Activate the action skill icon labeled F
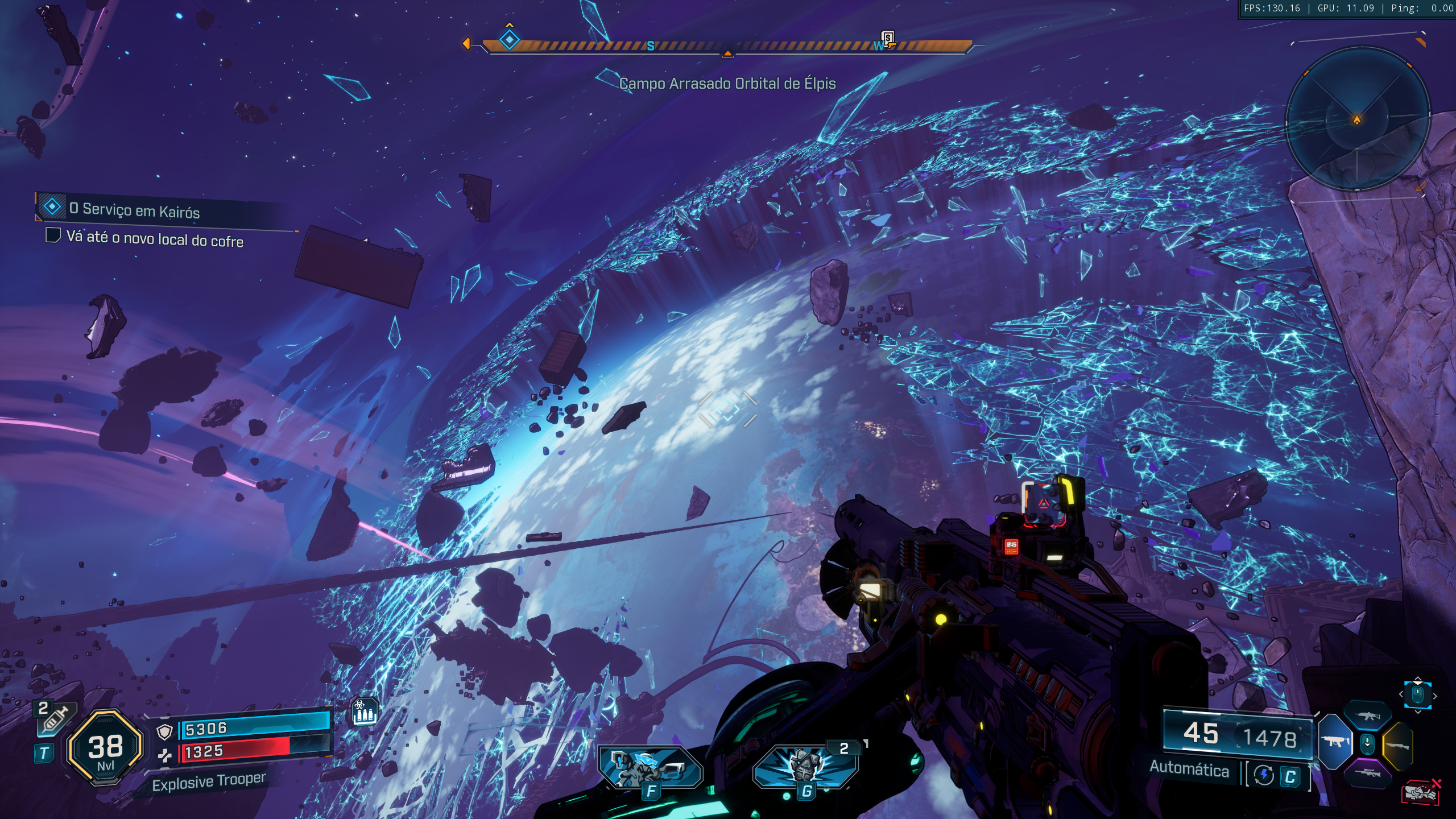 (650, 768)
